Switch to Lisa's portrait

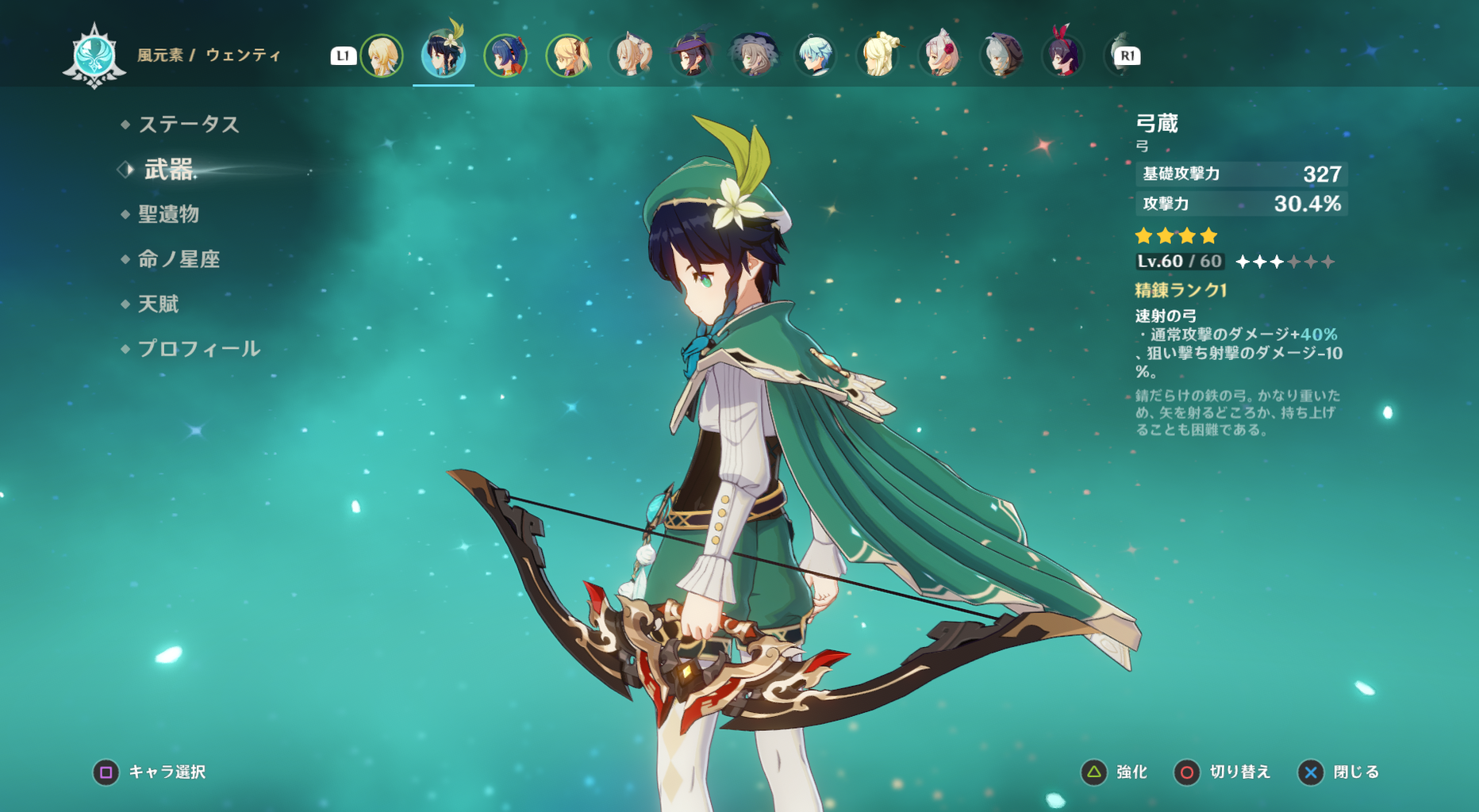pos(753,56)
